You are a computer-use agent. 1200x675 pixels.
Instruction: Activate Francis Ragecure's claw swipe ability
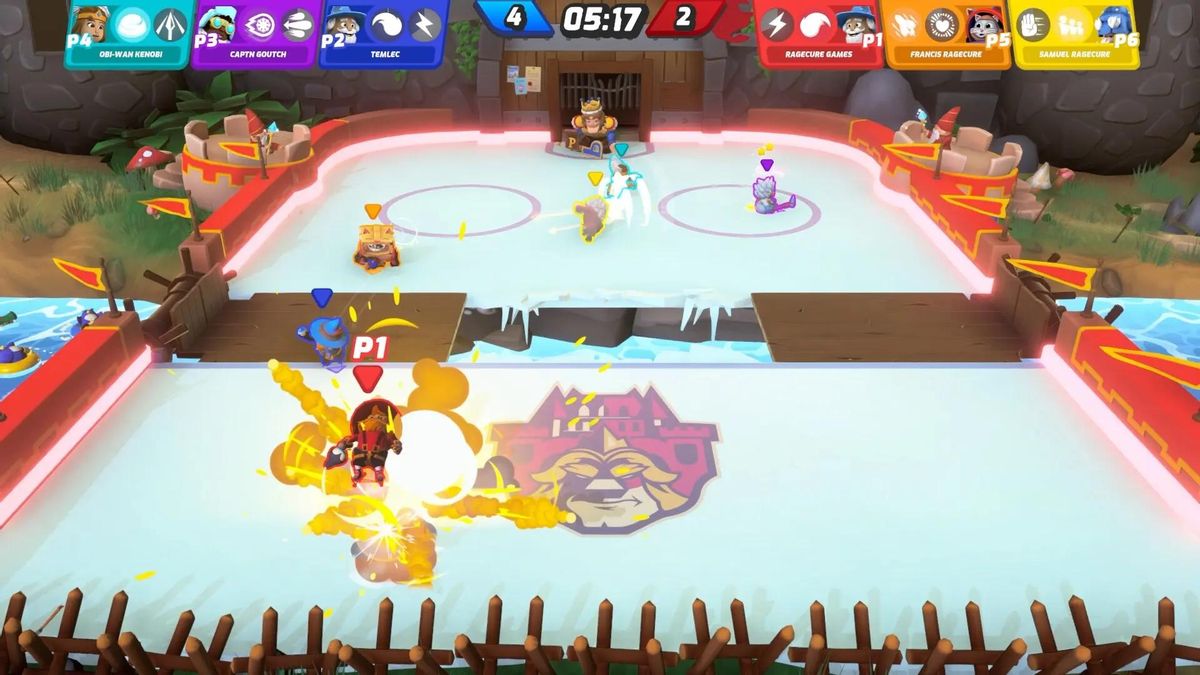904,24
